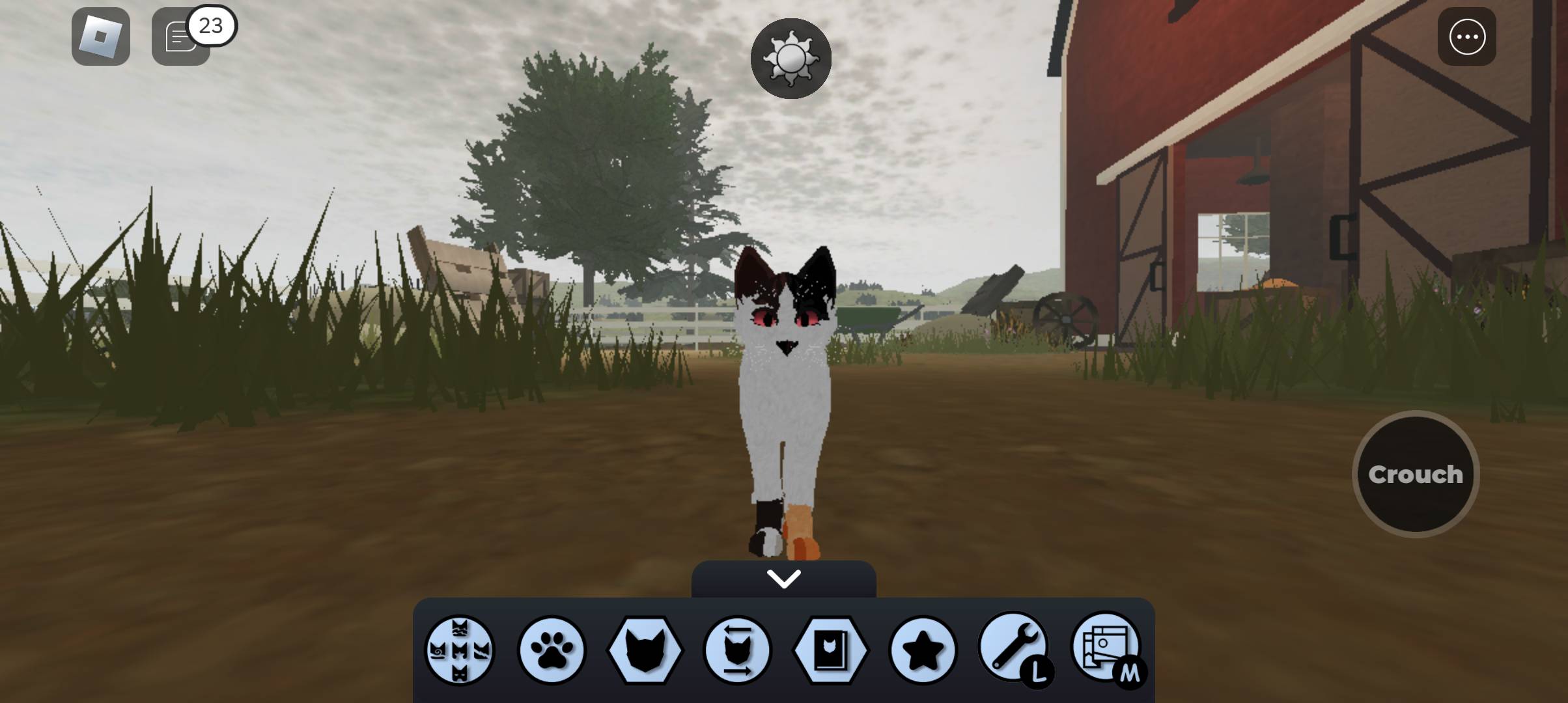Select the star toolbar button
The height and width of the screenshot is (703, 1568).
pyautogui.click(x=923, y=650)
